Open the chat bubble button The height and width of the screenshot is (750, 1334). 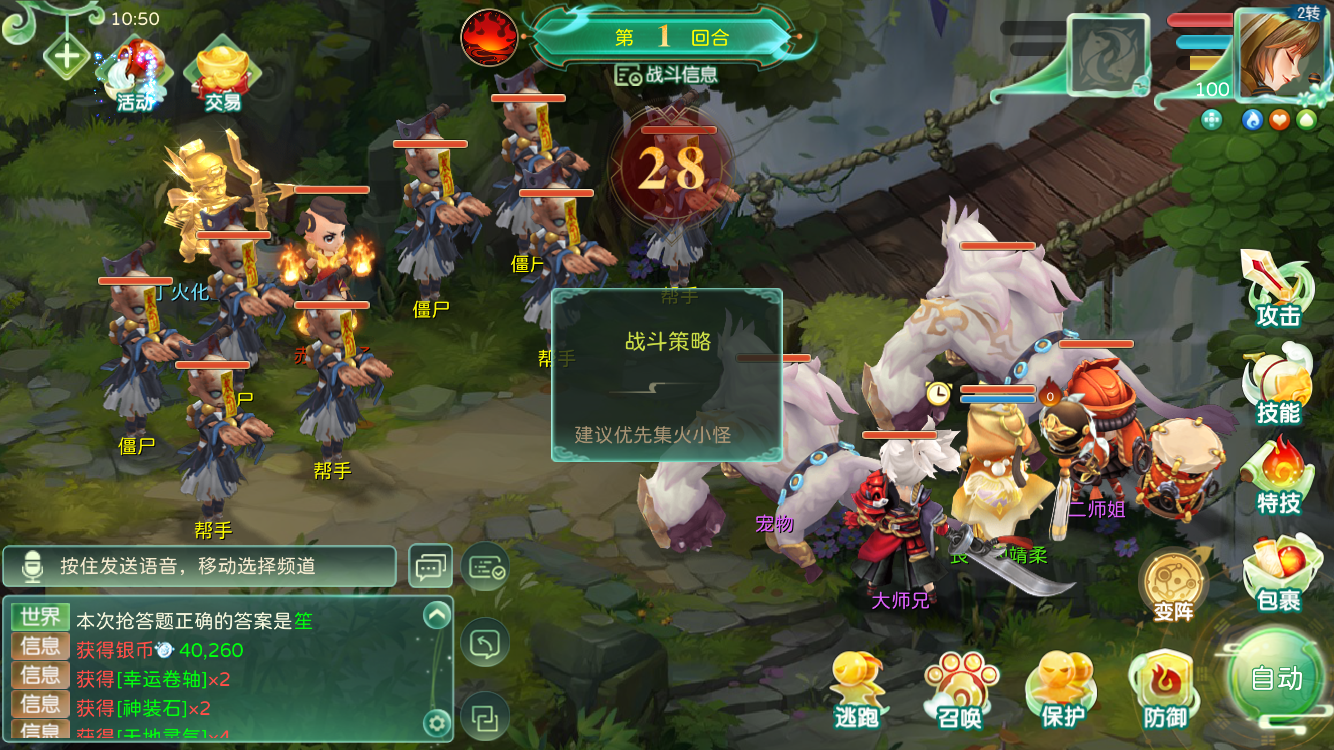click(x=430, y=567)
